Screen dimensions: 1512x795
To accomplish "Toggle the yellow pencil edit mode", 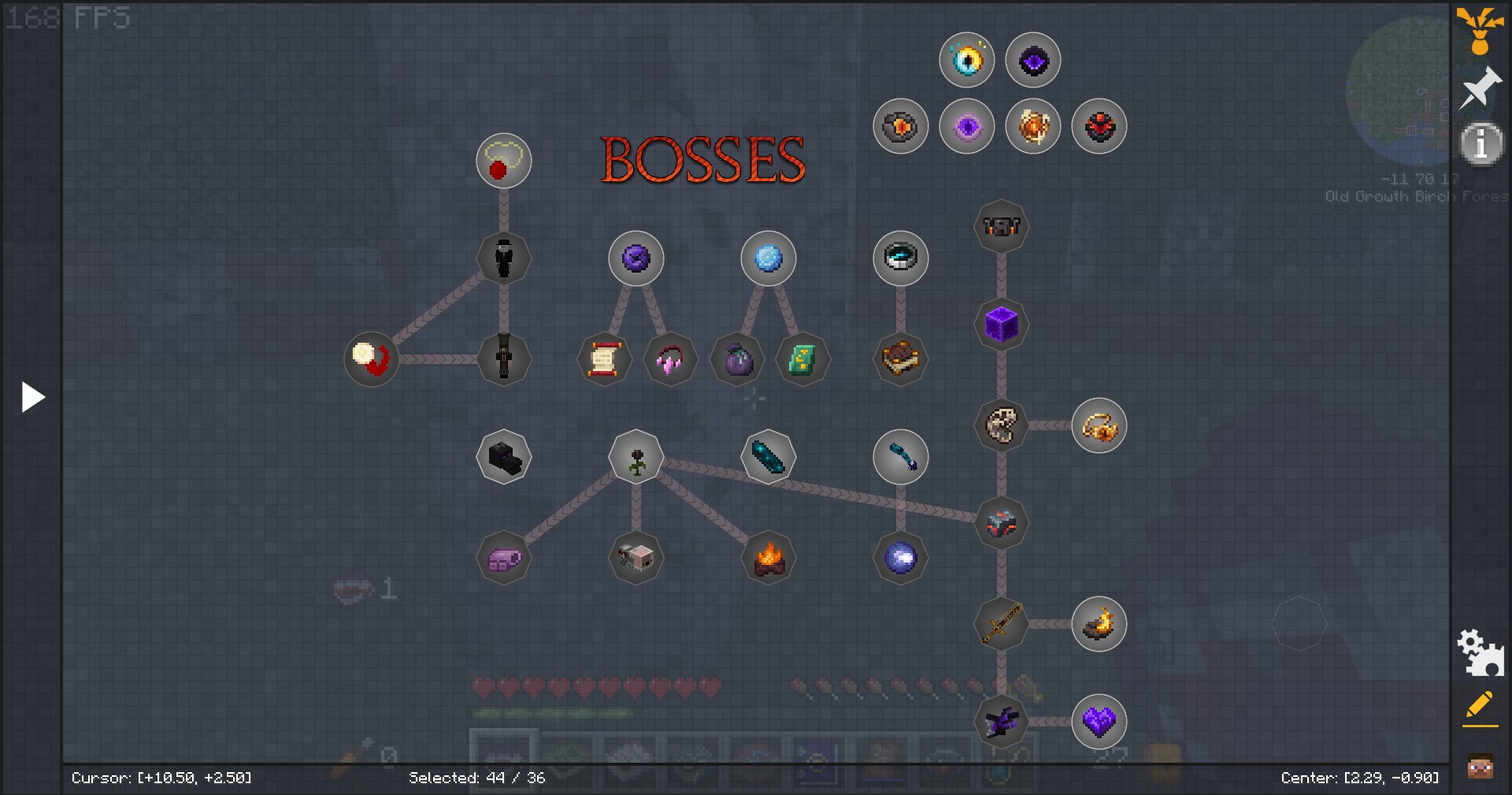I will point(1480,707).
